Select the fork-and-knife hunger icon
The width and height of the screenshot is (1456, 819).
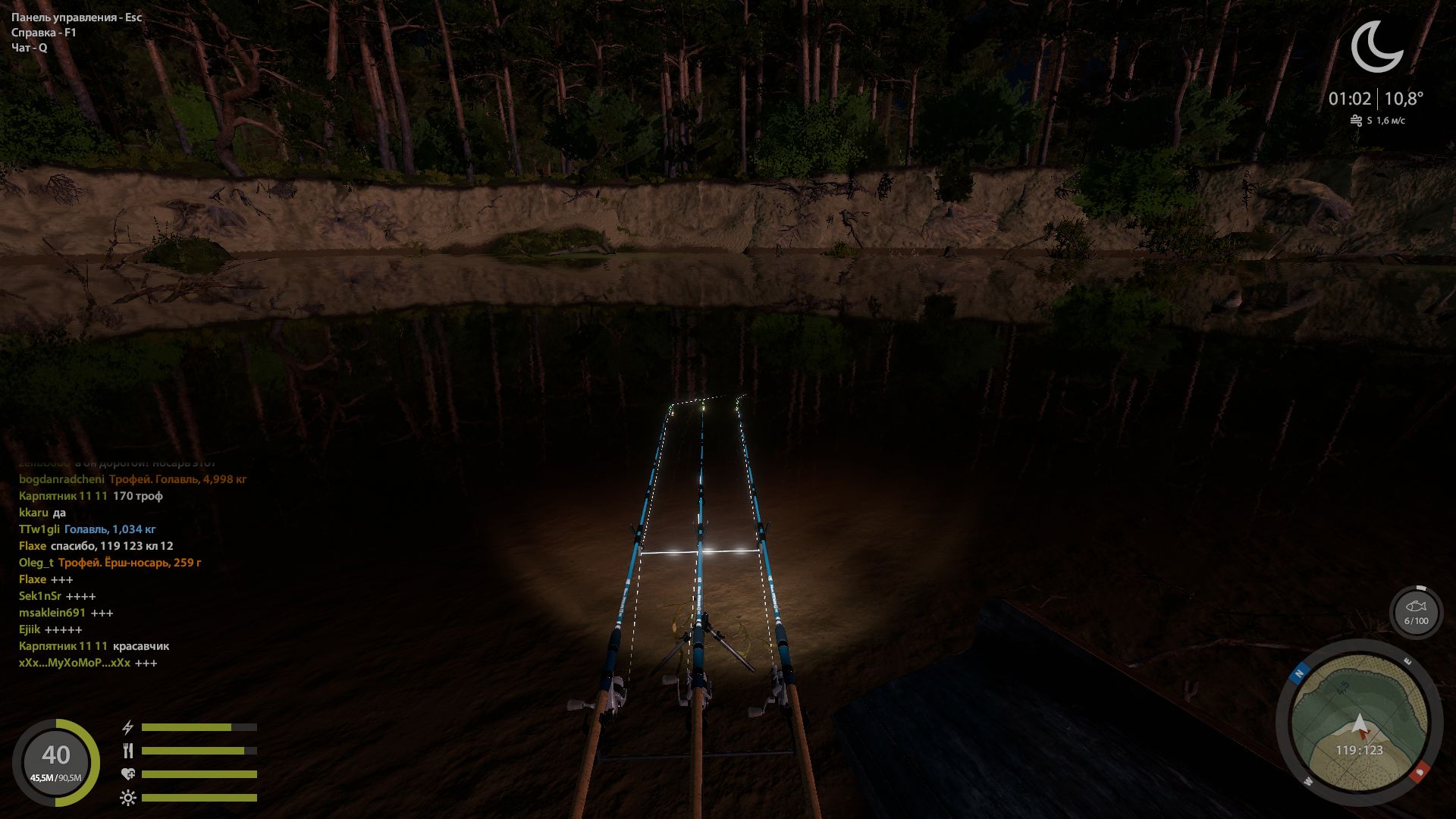[x=127, y=752]
